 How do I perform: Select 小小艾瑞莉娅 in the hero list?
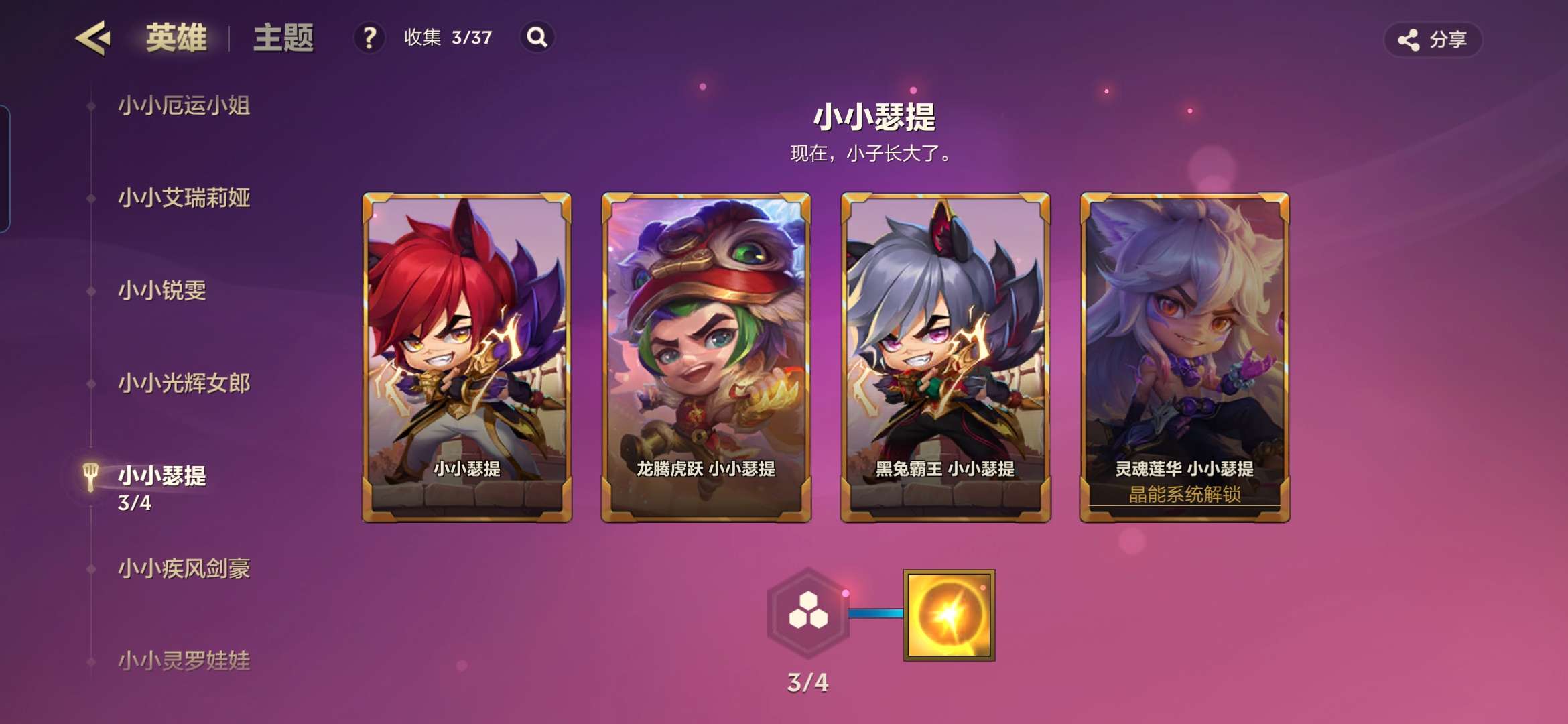[x=184, y=198]
